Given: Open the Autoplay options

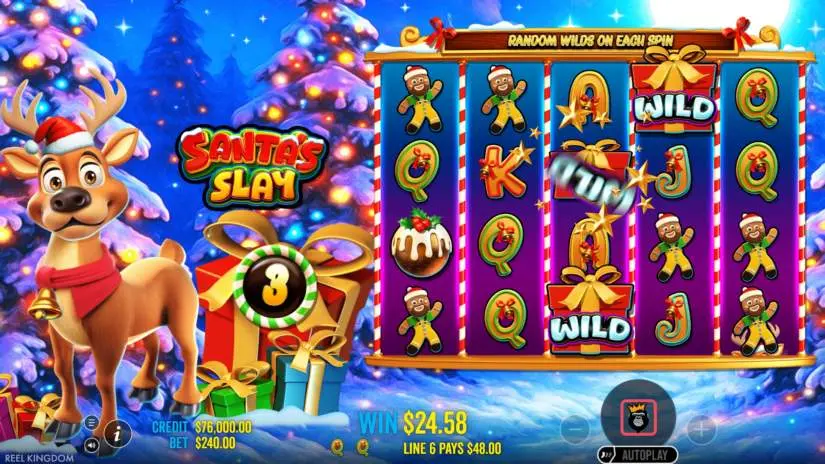Looking at the screenshot, I should click(645, 454).
